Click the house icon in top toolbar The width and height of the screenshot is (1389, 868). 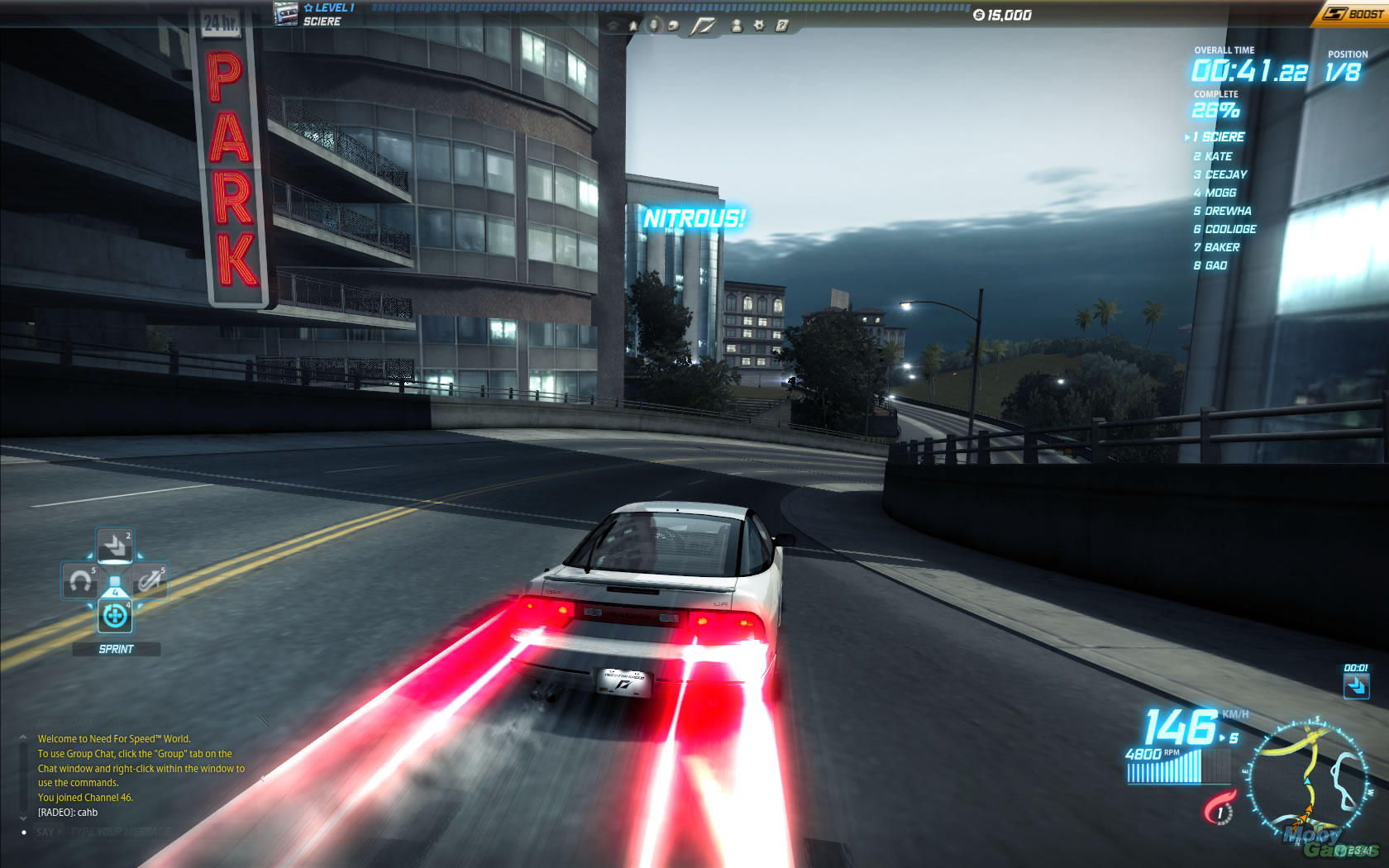pos(613,26)
